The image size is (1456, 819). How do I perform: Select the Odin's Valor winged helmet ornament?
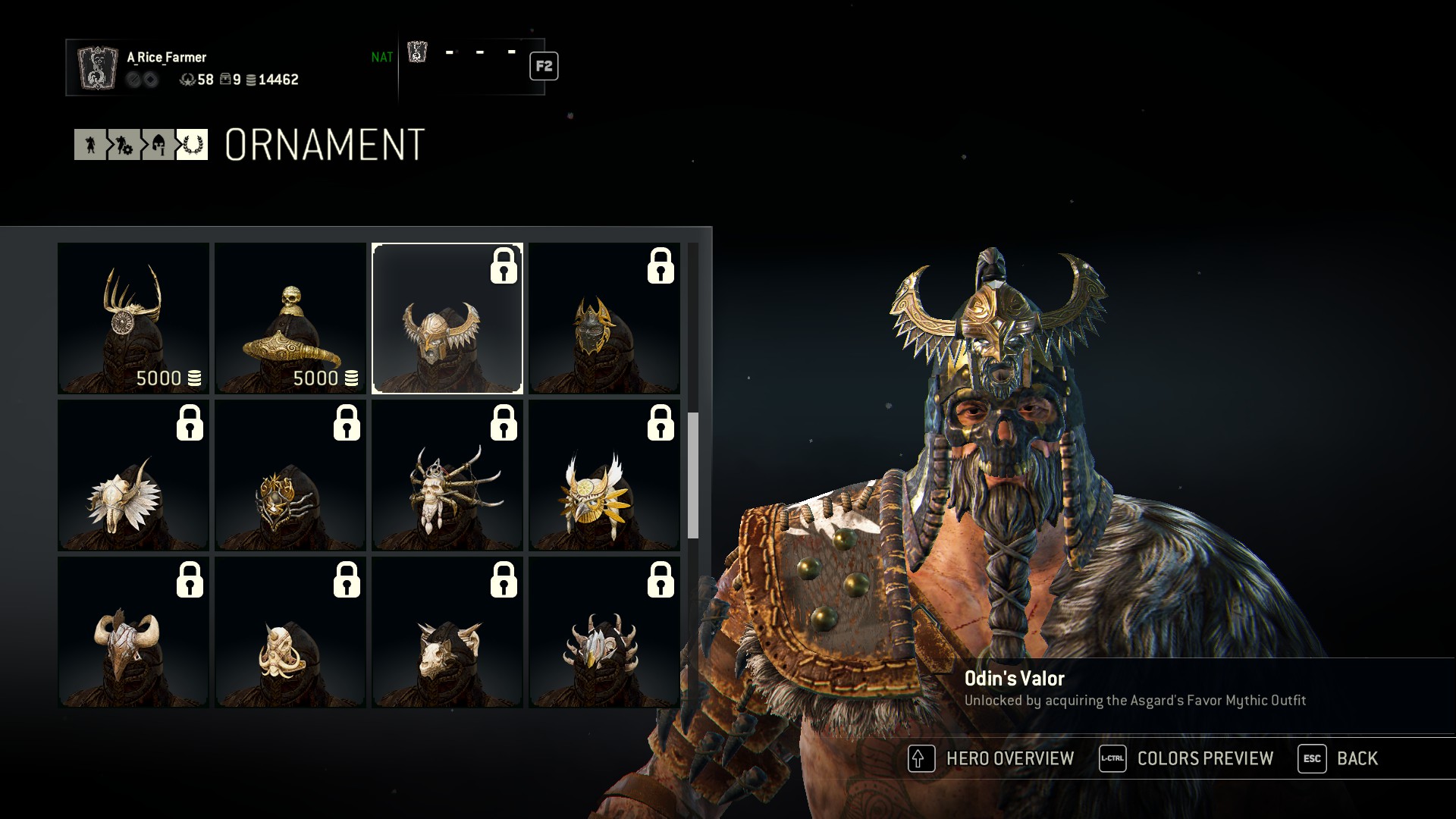[x=447, y=318]
